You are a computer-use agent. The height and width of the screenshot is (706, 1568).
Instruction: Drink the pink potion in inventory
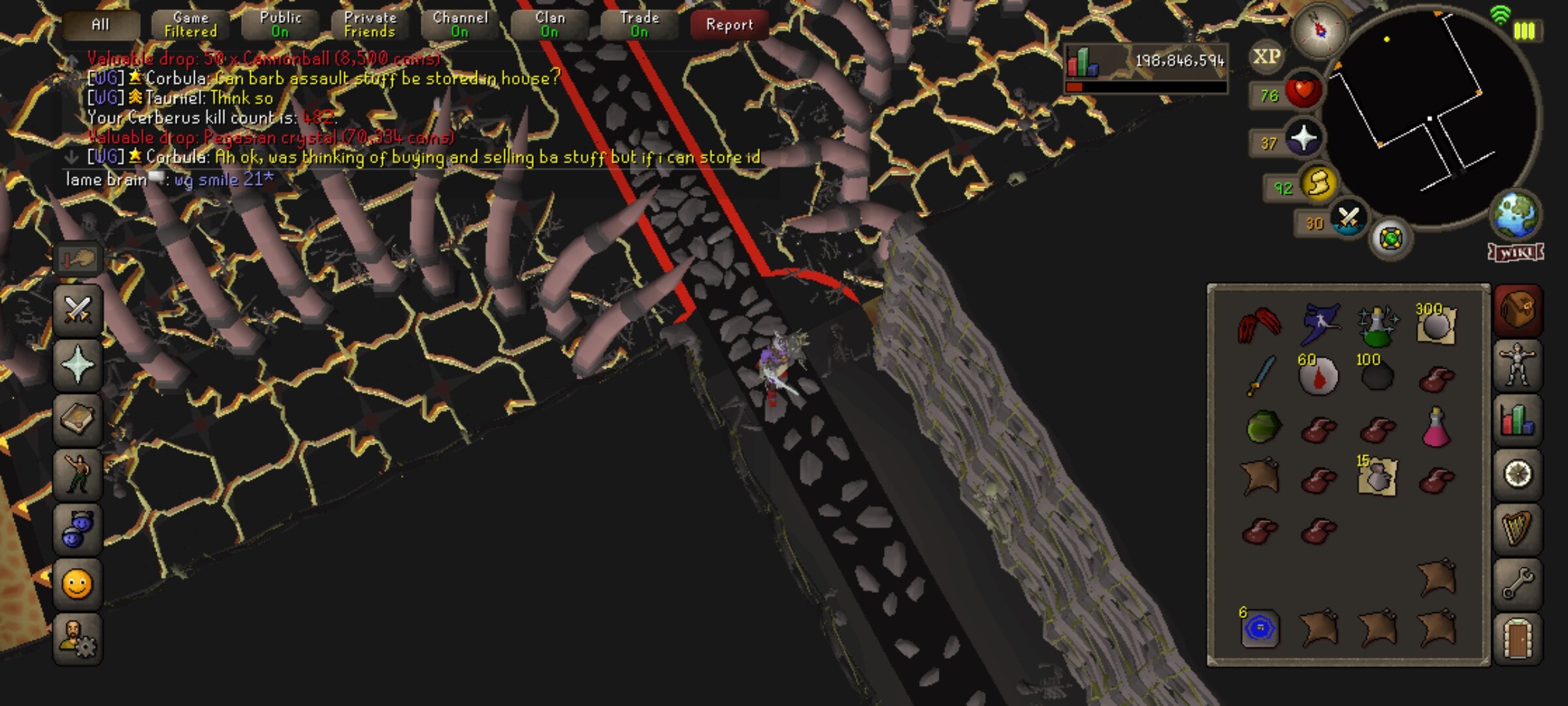pyautogui.click(x=1435, y=428)
